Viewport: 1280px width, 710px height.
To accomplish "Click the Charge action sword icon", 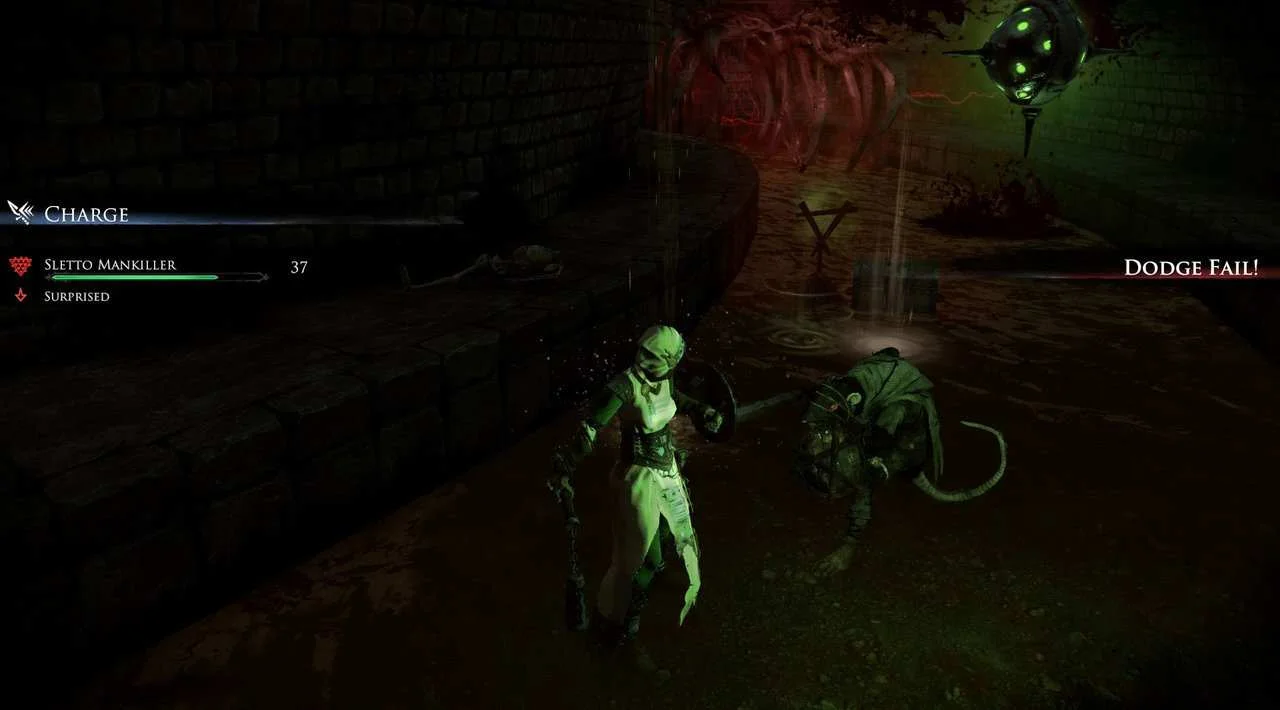I will (20, 212).
